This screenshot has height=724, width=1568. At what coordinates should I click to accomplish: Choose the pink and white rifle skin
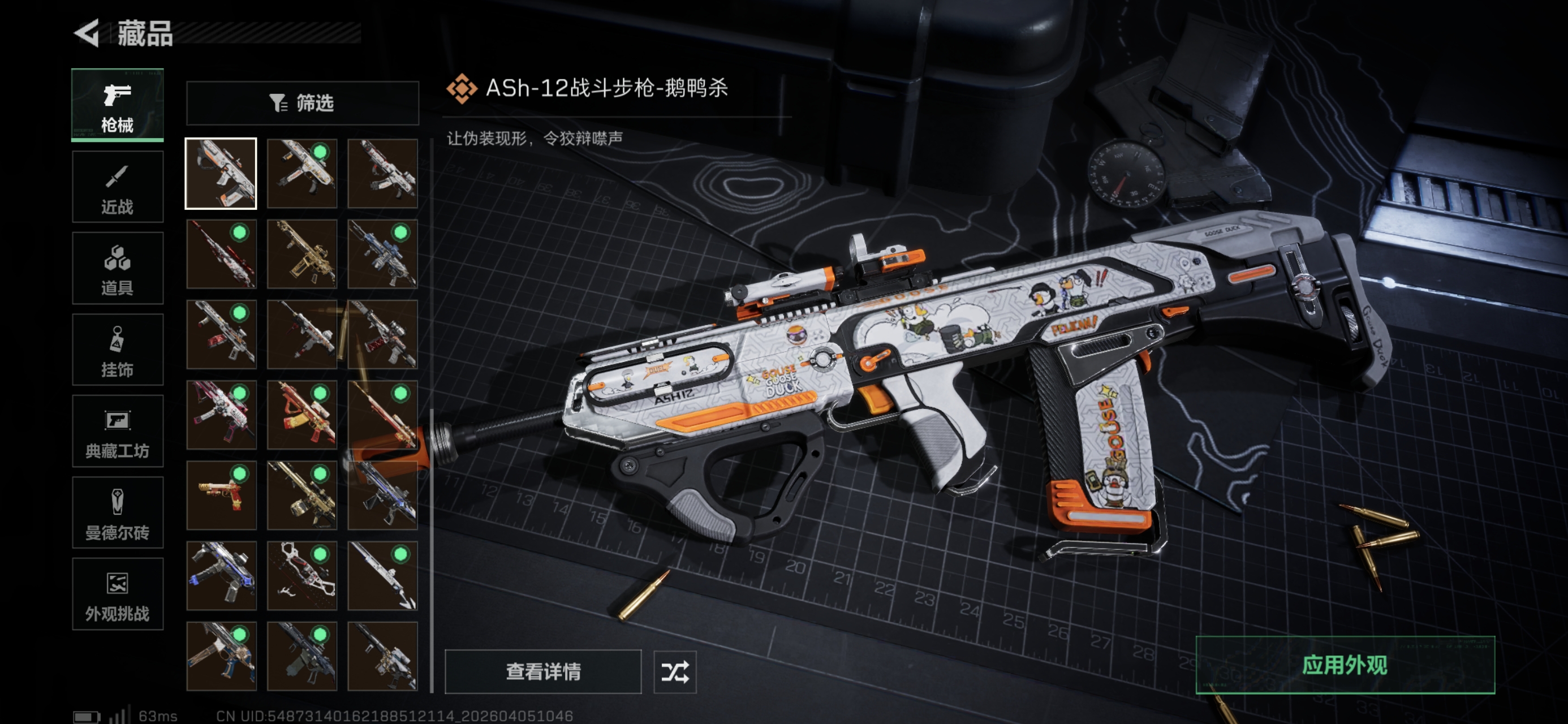click(221, 415)
